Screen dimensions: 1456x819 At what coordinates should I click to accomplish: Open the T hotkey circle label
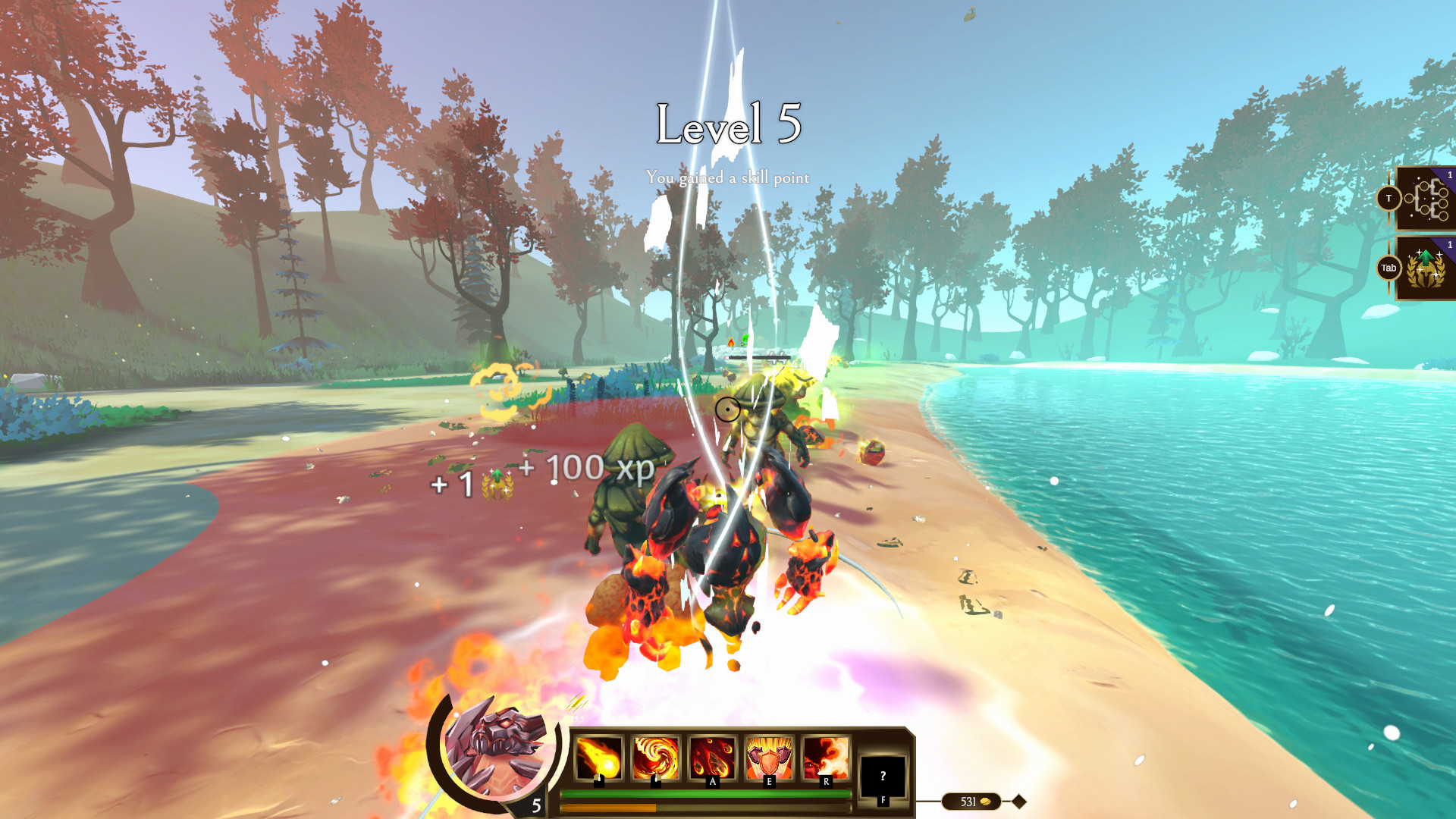click(1389, 198)
